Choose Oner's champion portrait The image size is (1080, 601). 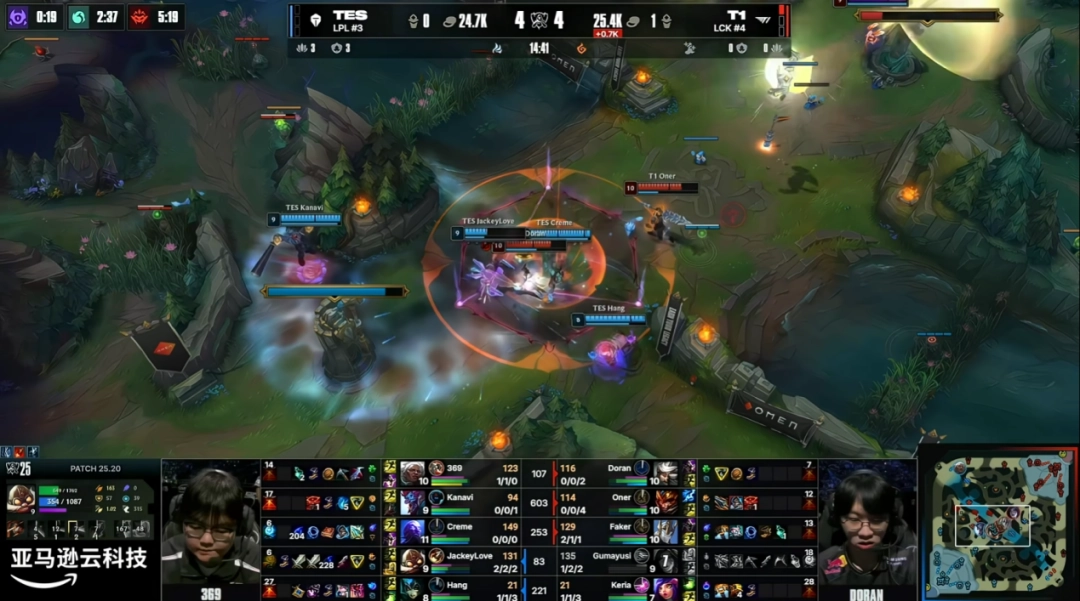tap(666, 500)
